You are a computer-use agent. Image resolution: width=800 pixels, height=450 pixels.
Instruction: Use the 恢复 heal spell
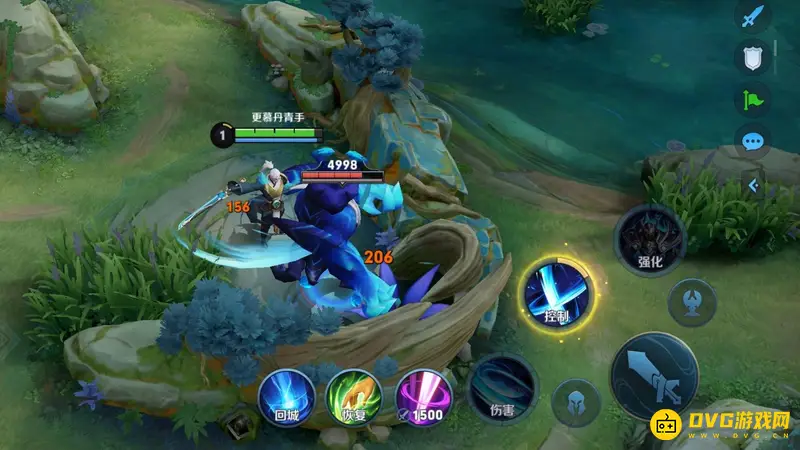click(x=349, y=394)
